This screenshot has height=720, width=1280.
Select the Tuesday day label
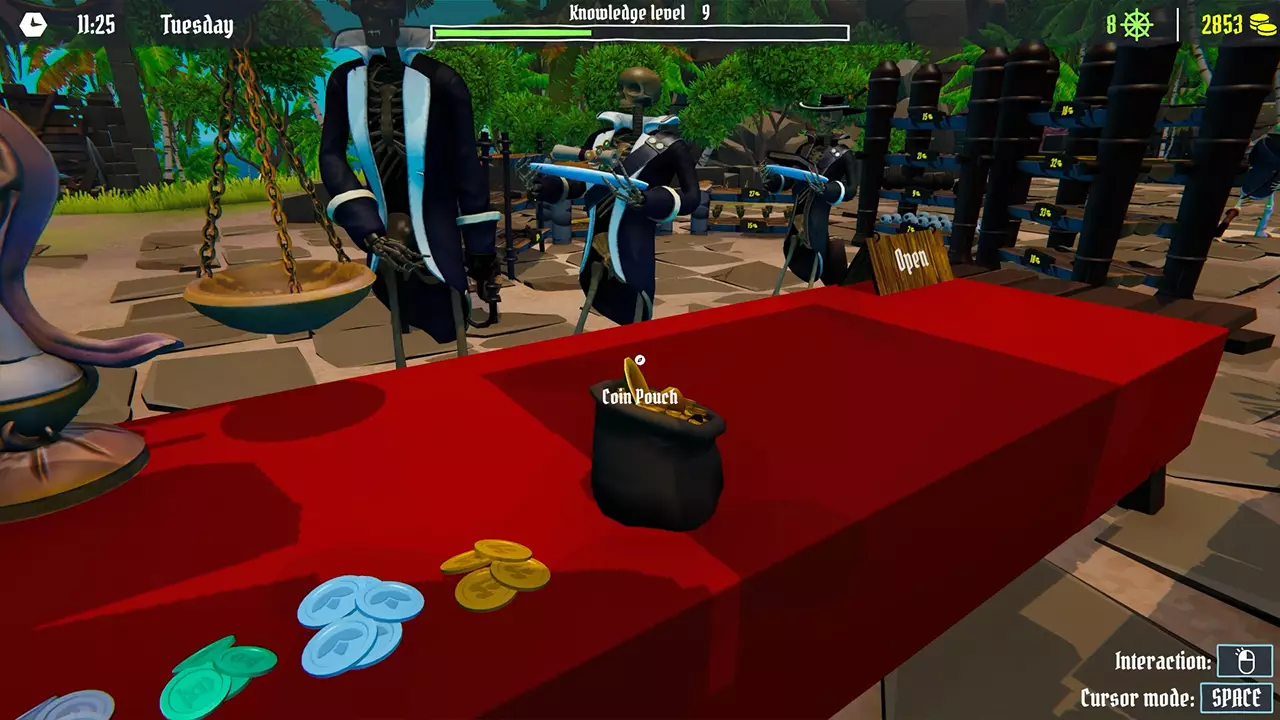196,25
